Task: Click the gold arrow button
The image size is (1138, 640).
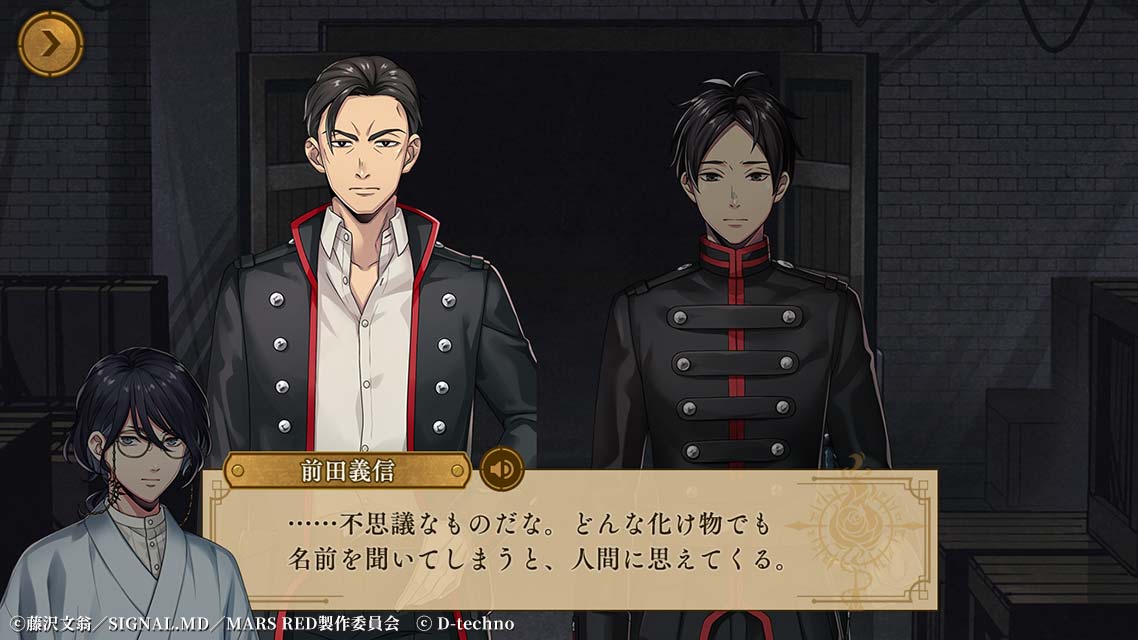Action: pos(50,44)
